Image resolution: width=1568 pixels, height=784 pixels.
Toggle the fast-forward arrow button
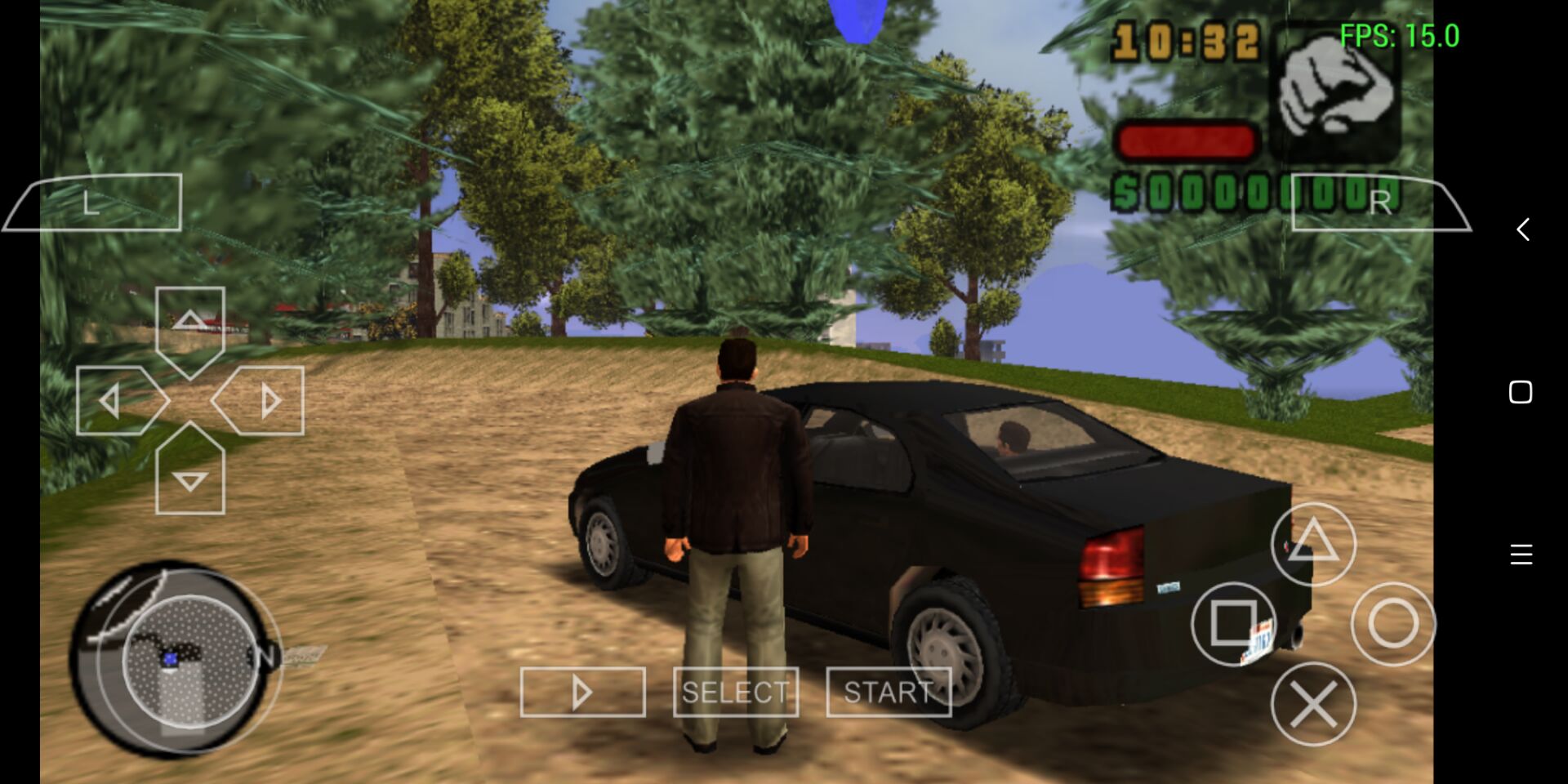[x=582, y=693]
